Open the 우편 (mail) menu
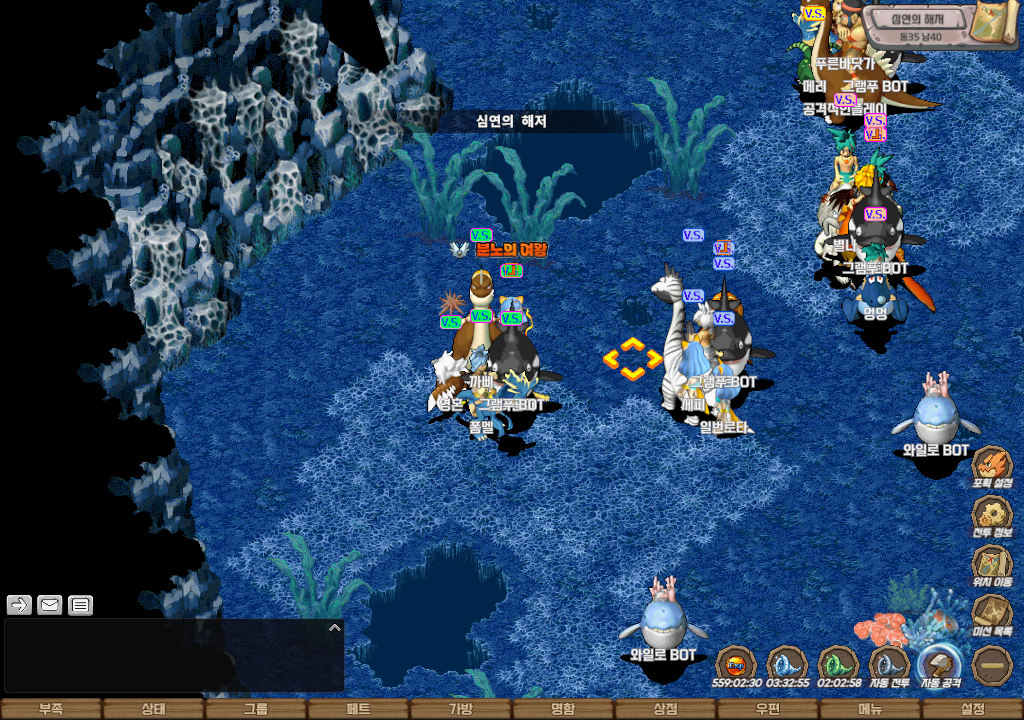This screenshot has height=720, width=1024. click(767, 709)
